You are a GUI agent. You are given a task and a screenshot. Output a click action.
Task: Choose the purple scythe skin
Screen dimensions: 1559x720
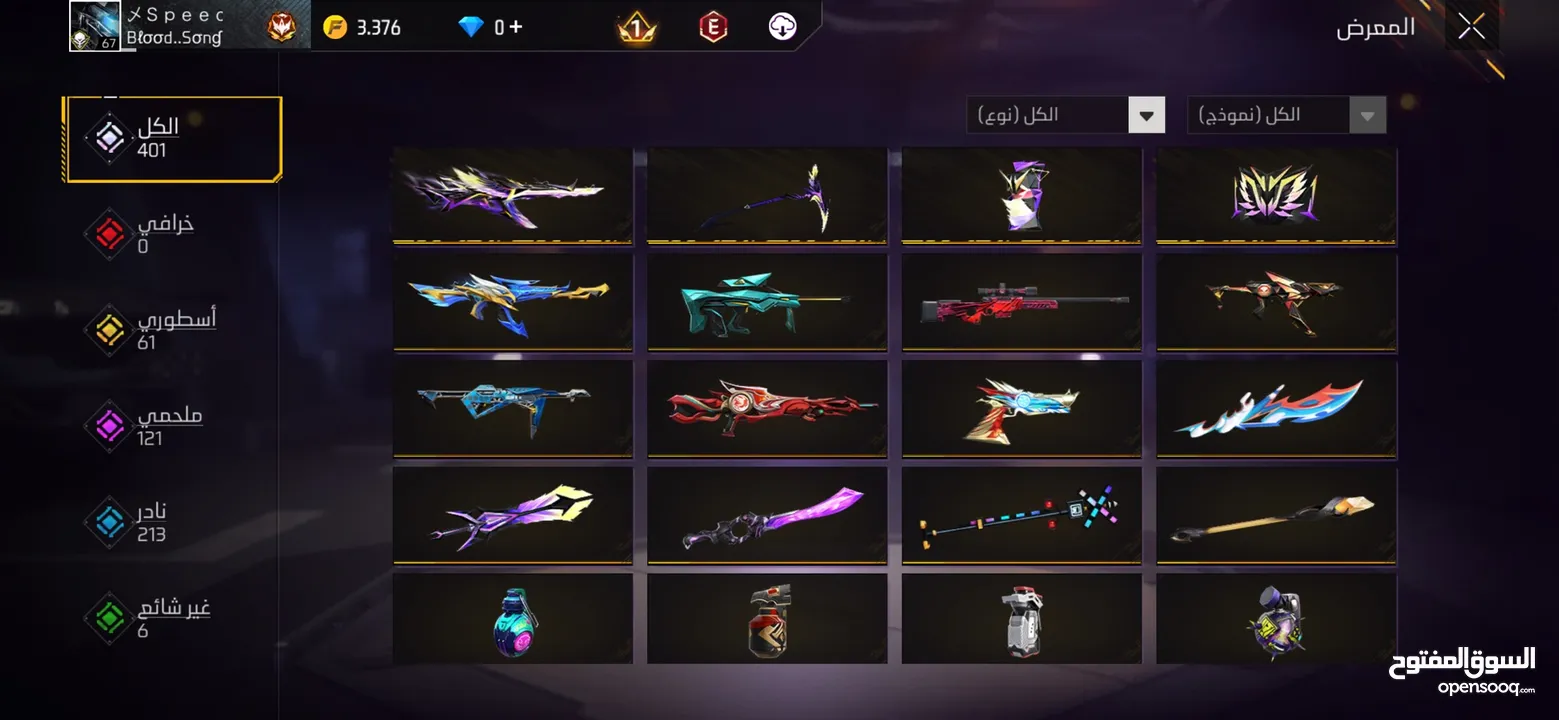point(767,194)
